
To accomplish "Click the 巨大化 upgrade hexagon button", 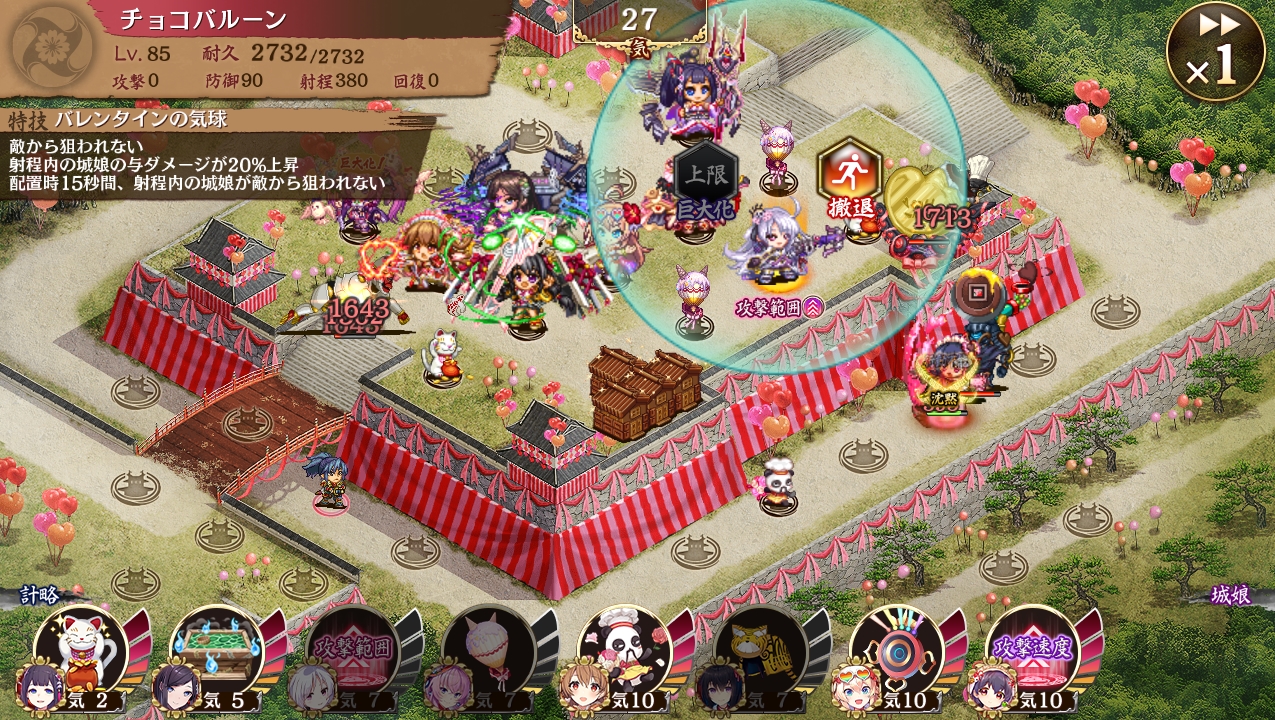I will point(706,186).
